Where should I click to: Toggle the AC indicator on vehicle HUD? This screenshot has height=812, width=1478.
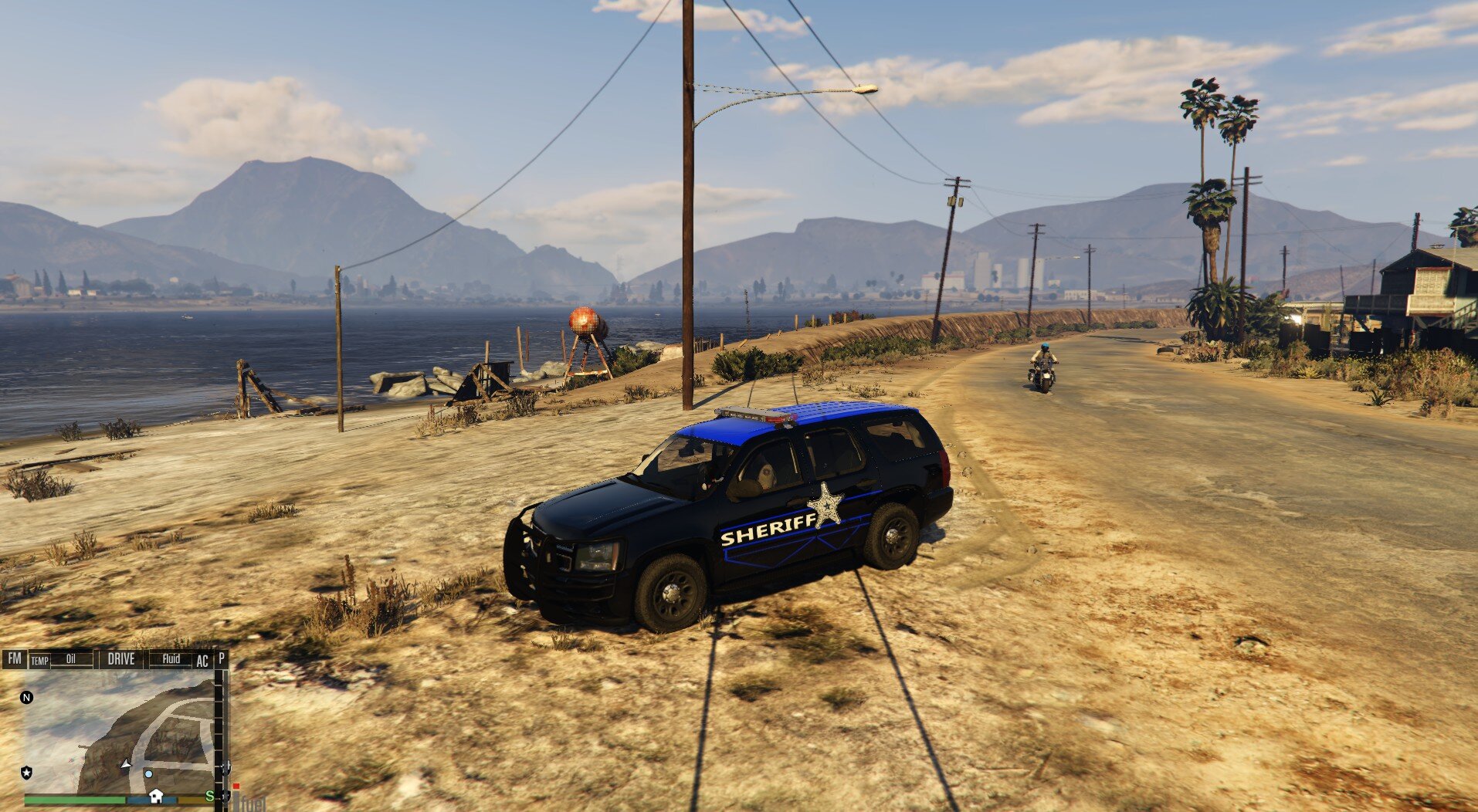(202, 661)
